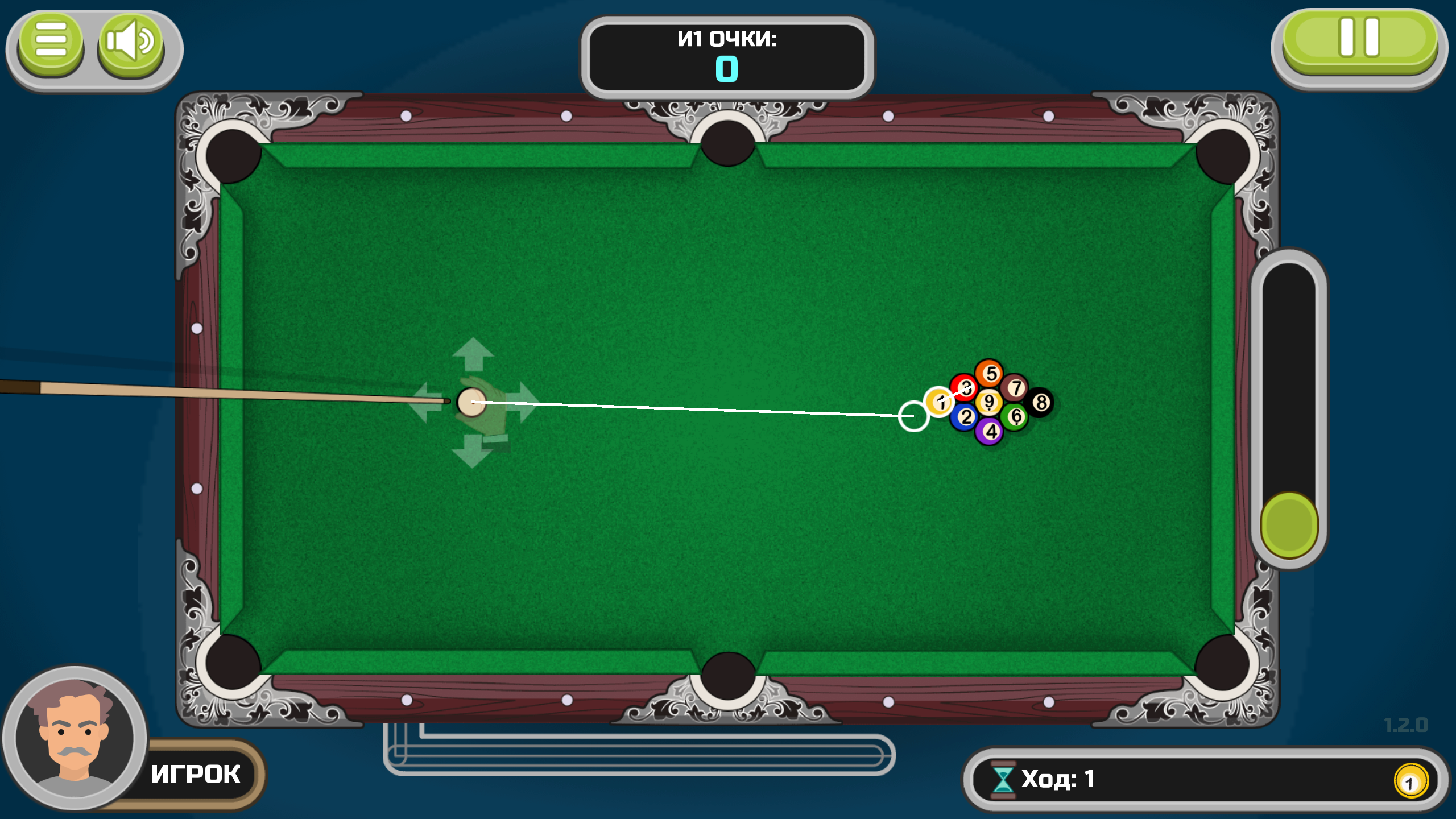Click the yellow 1-ball at the rack front
The height and width of the screenshot is (819, 1456).
(x=941, y=402)
